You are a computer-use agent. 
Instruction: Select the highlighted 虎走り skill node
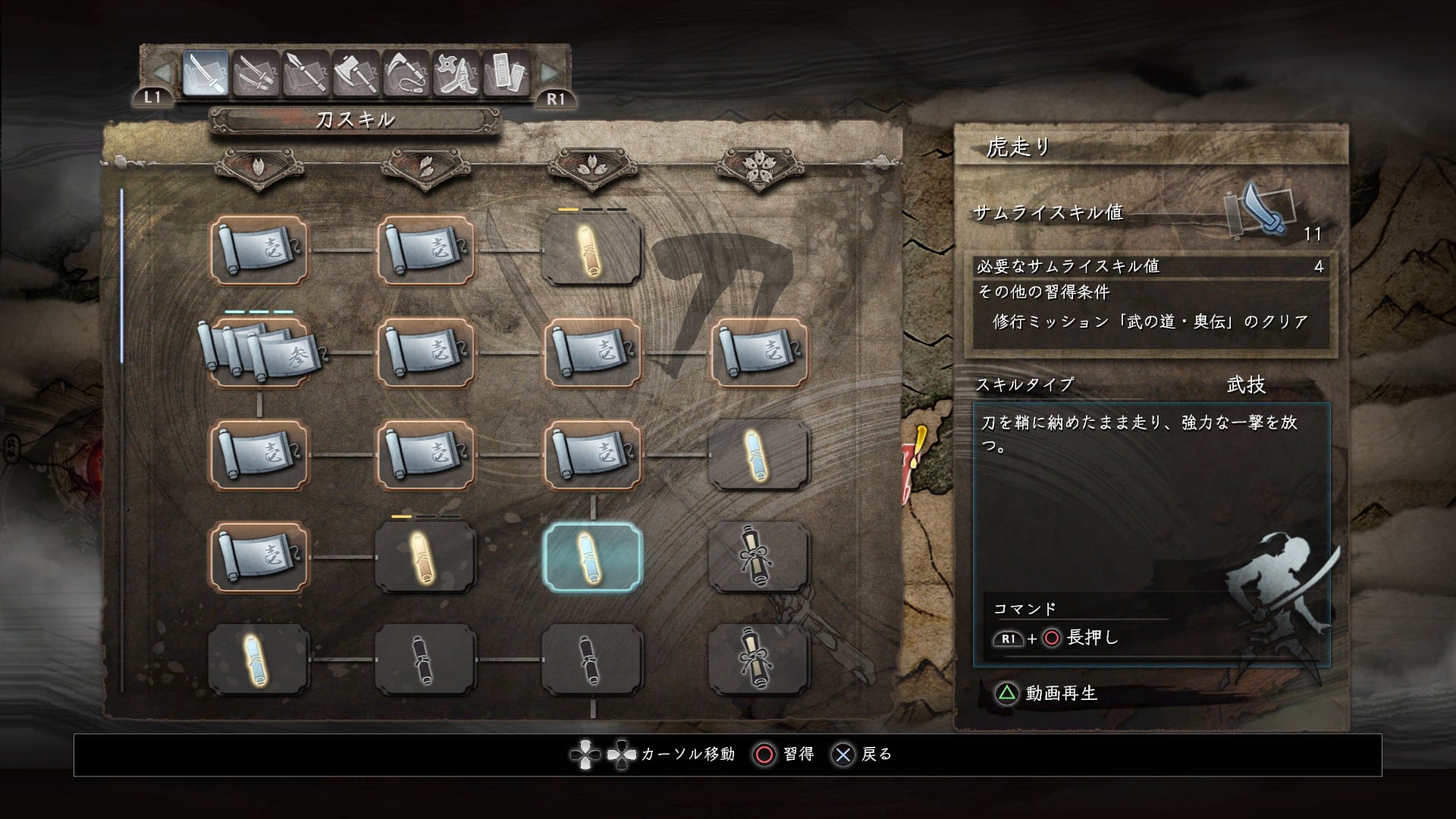(592, 557)
